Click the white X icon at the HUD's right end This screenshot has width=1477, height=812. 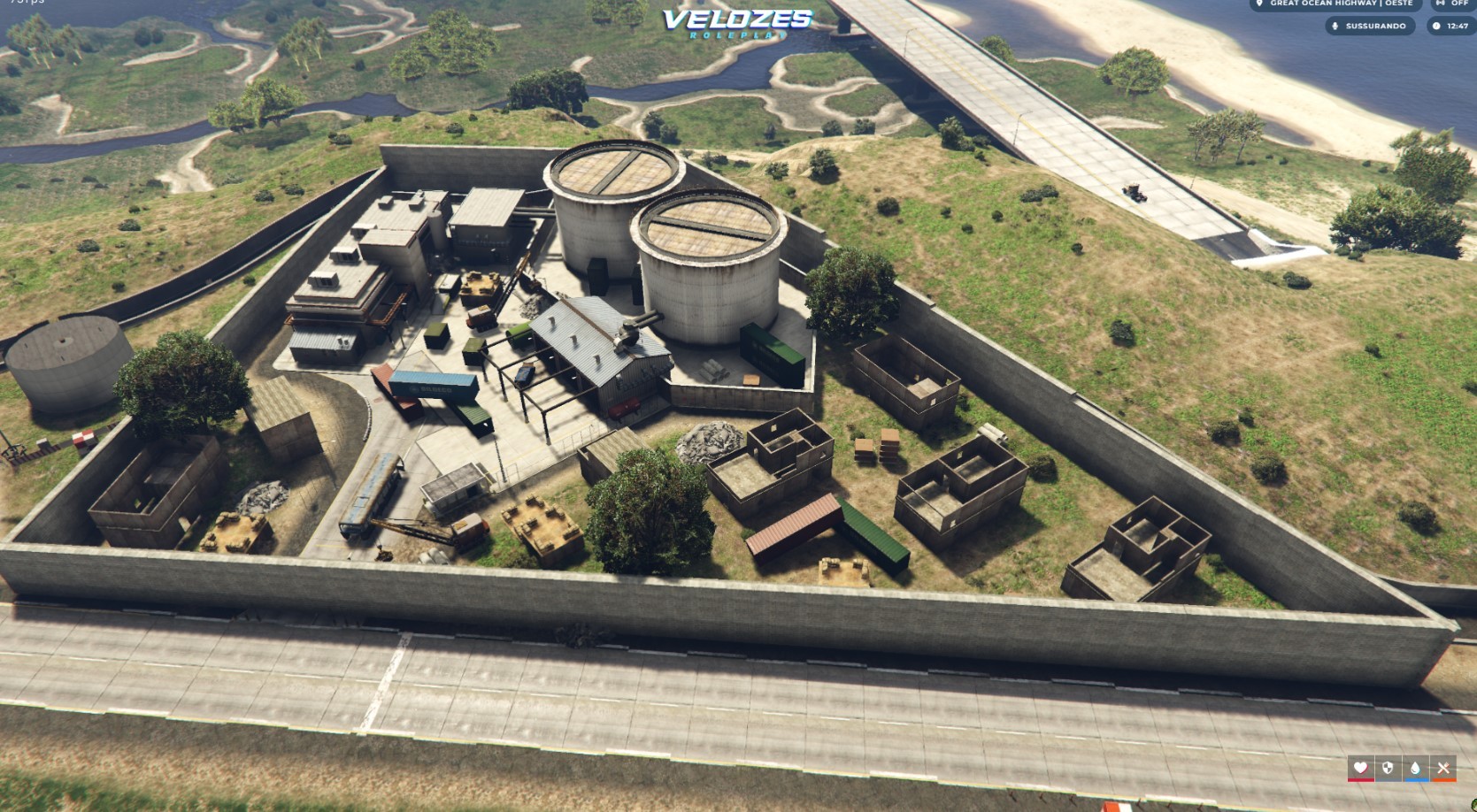coord(1443,768)
